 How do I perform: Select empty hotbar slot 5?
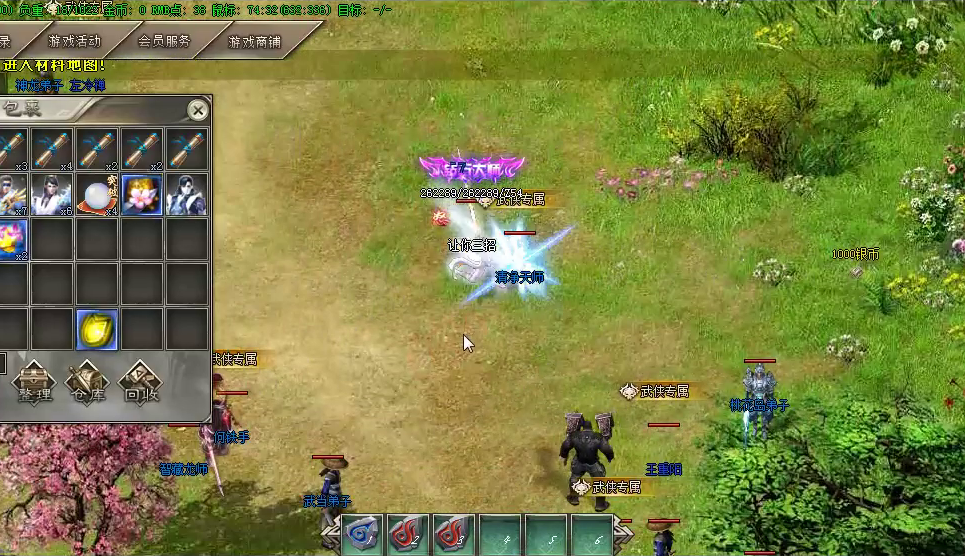(x=545, y=535)
